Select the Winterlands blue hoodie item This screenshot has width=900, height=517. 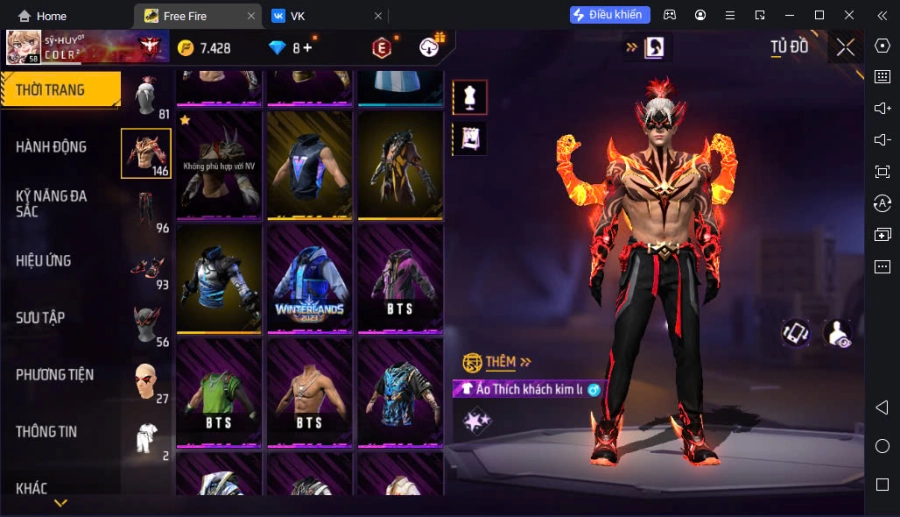pyautogui.click(x=309, y=279)
